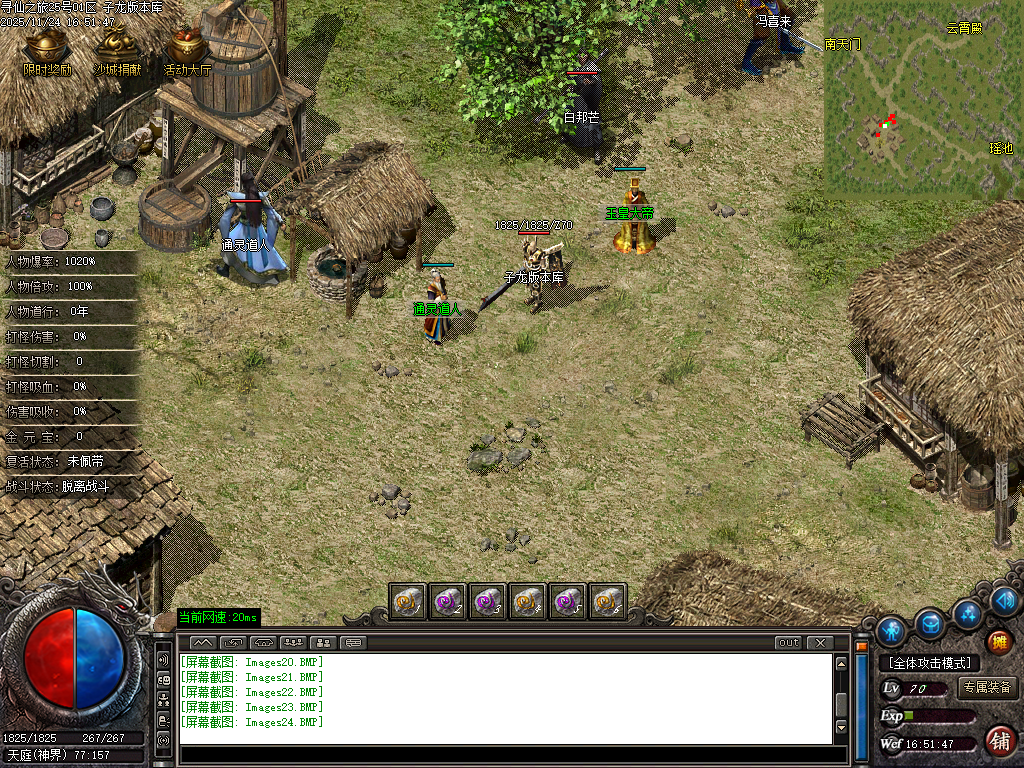Open the 限时奖励 timed reward icon
The image size is (1024, 768).
[x=47, y=49]
